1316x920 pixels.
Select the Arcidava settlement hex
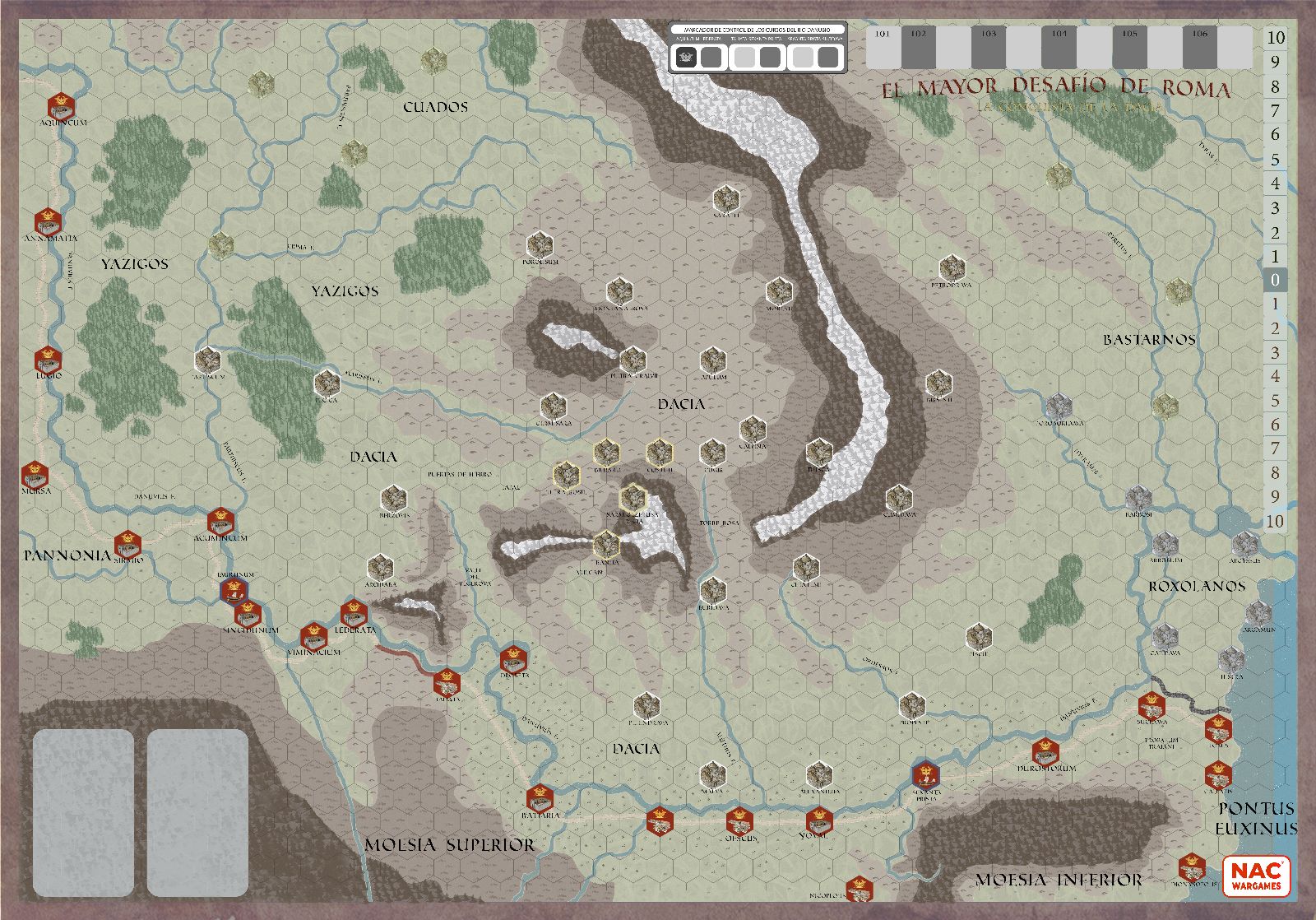[379, 567]
